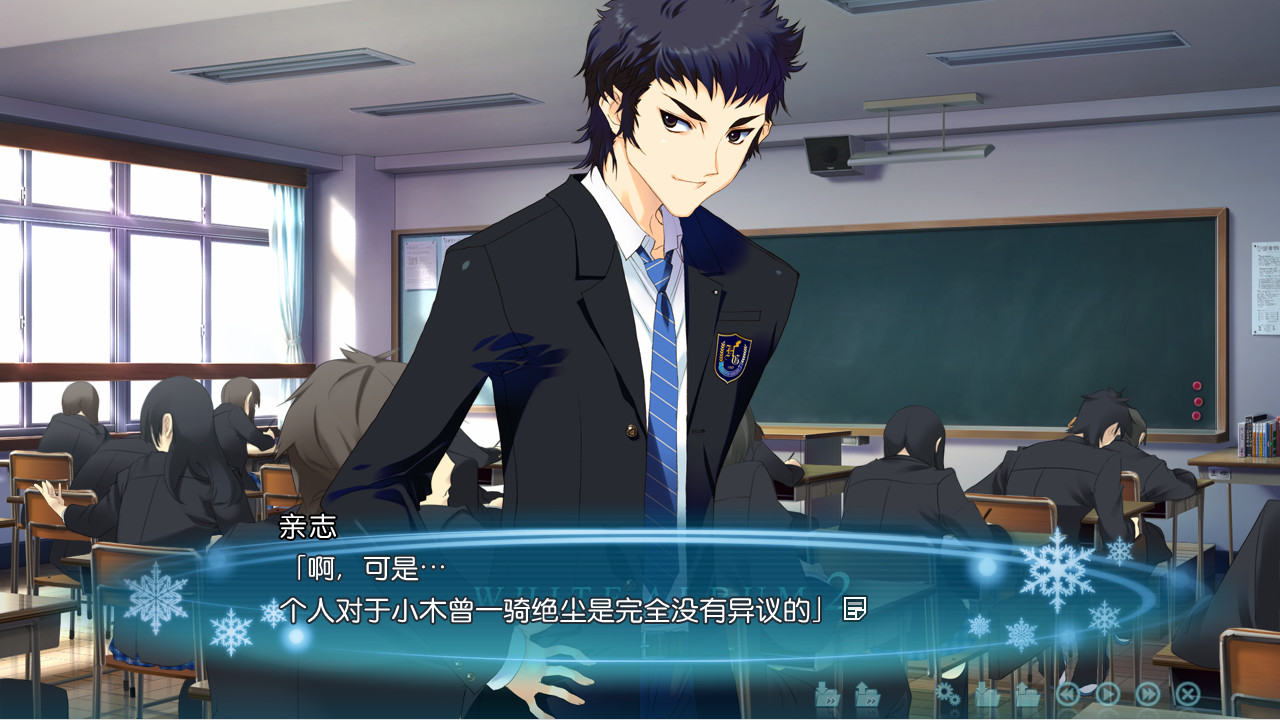The height and width of the screenshot is (720, 1280).
Task: Click the quick load folder icon
Action: 867,694
